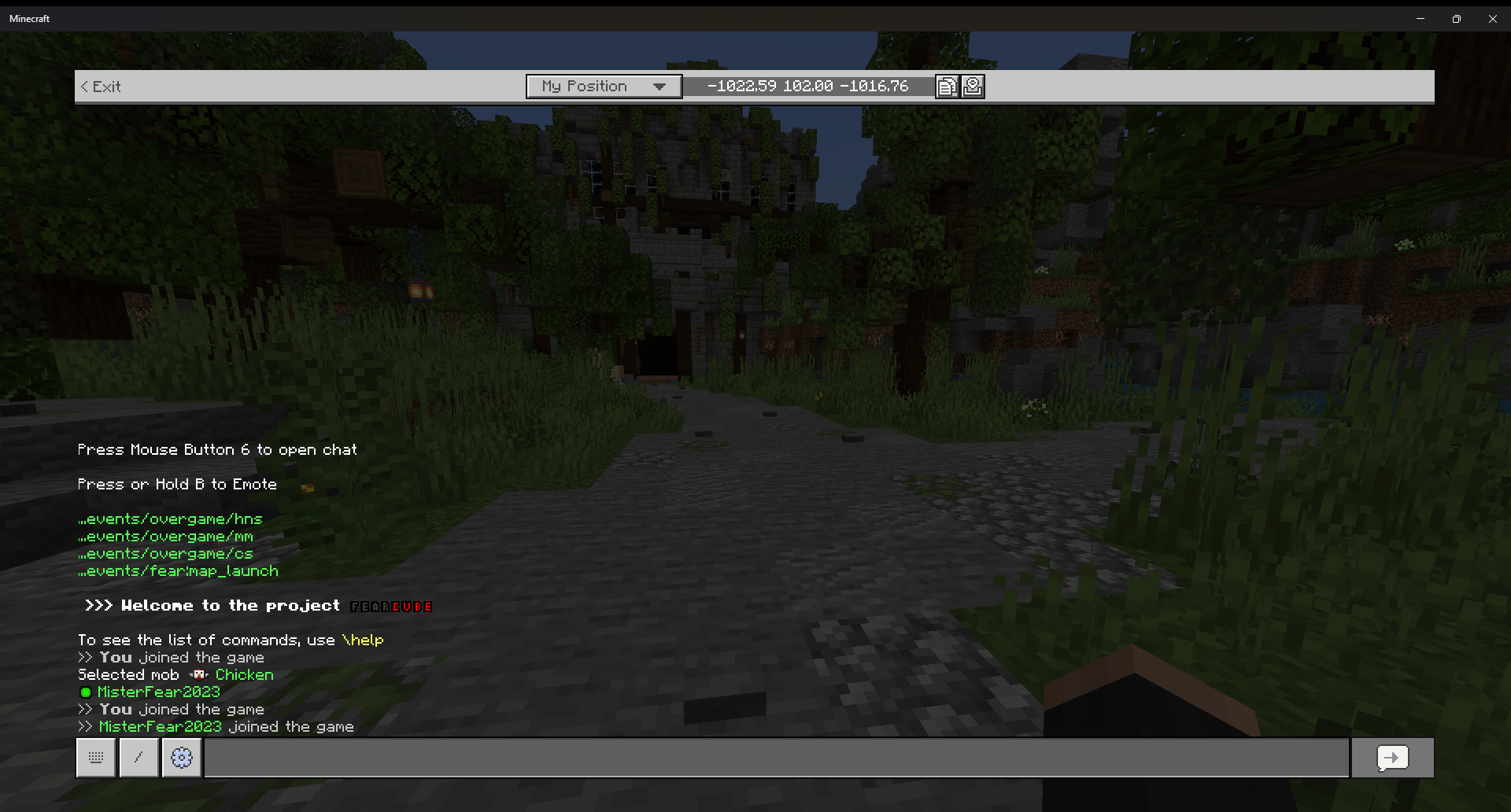Copy your coordinates using the clipboard icon

coord(947,86)
